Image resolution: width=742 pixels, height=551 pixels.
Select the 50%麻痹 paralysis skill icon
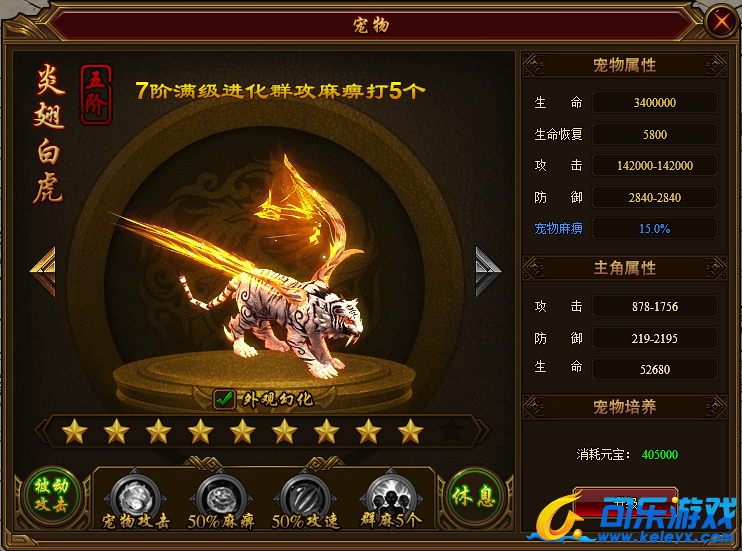click(x=219, y=494)
